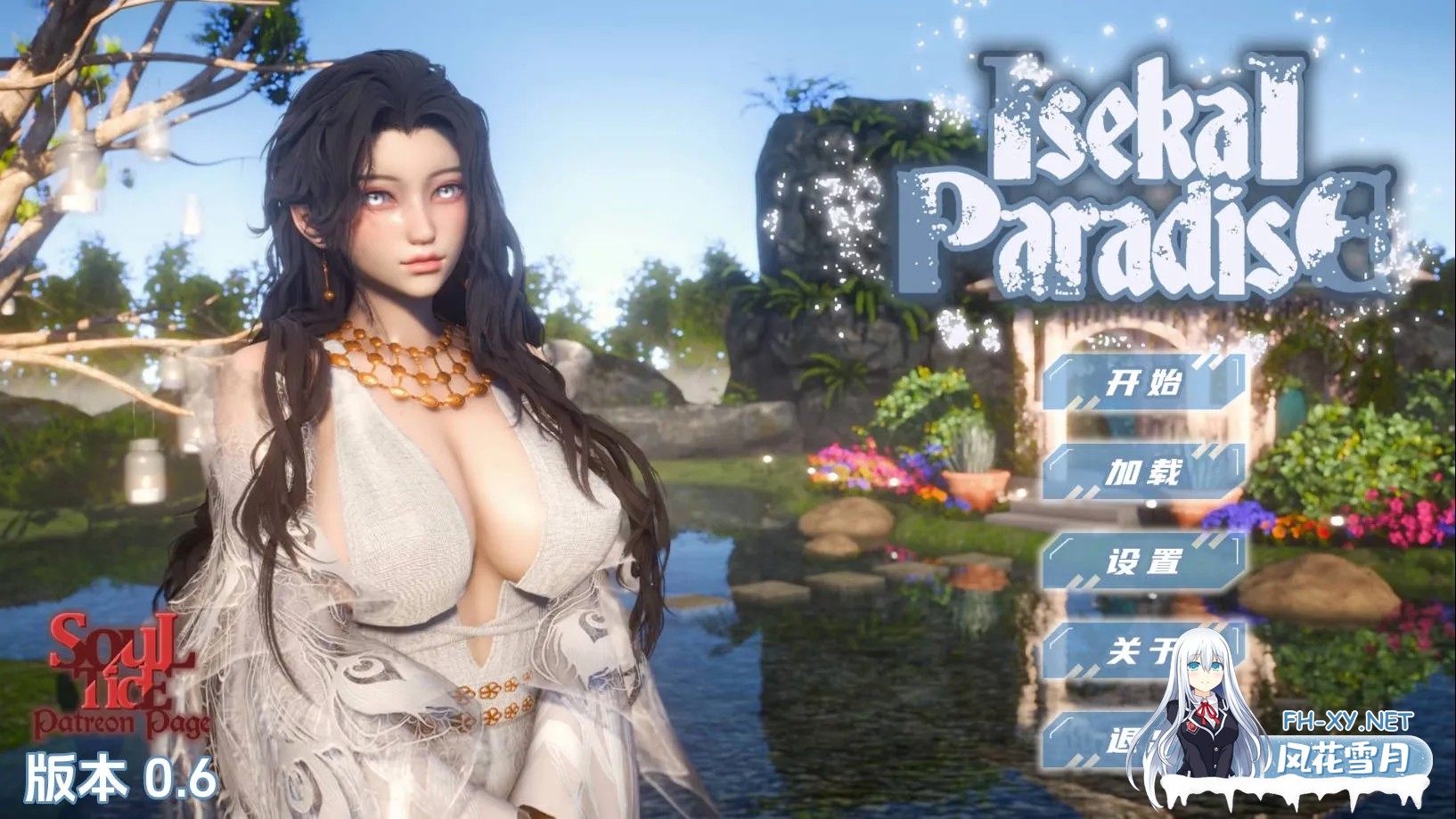Open the 设置 settings menu
The height and width of the screenshot is (819, 1456).
pos(1143,561)
